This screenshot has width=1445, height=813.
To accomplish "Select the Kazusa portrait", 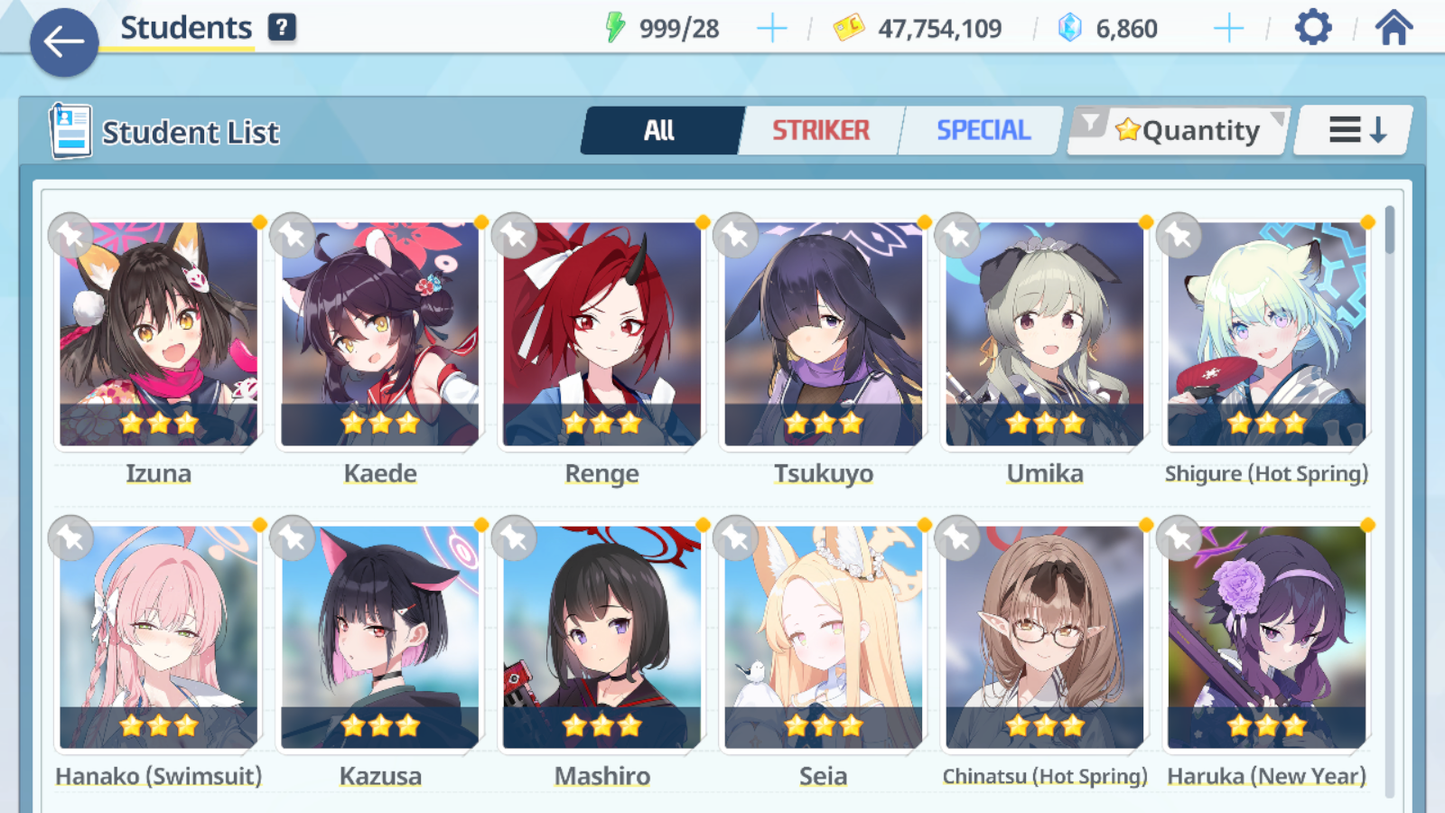I will click(380, 638).
